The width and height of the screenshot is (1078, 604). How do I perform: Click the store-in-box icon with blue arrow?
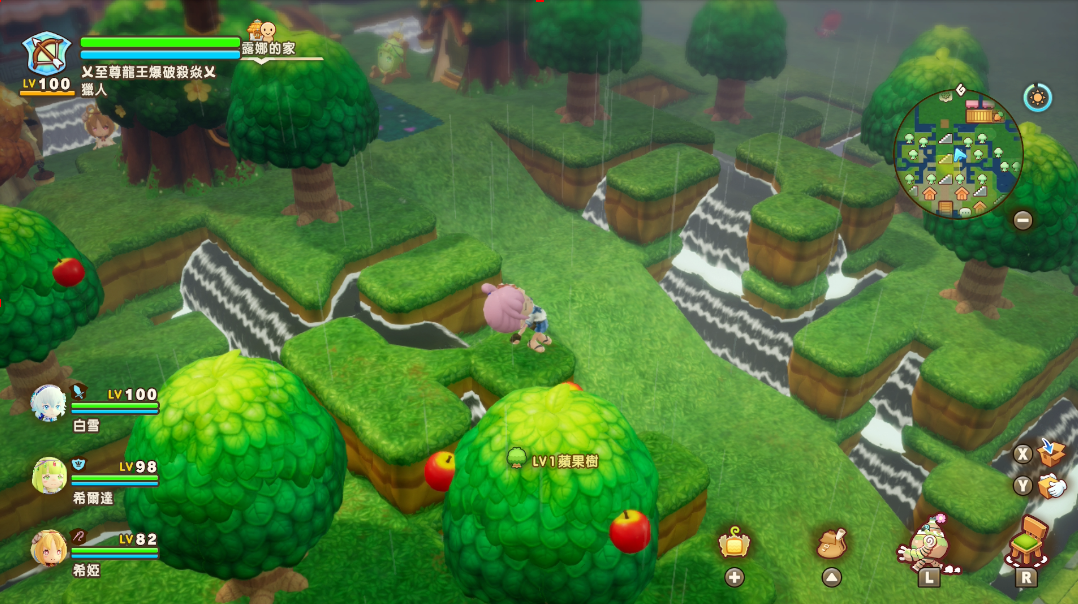pyautogui.click(x=1050, y=452)
